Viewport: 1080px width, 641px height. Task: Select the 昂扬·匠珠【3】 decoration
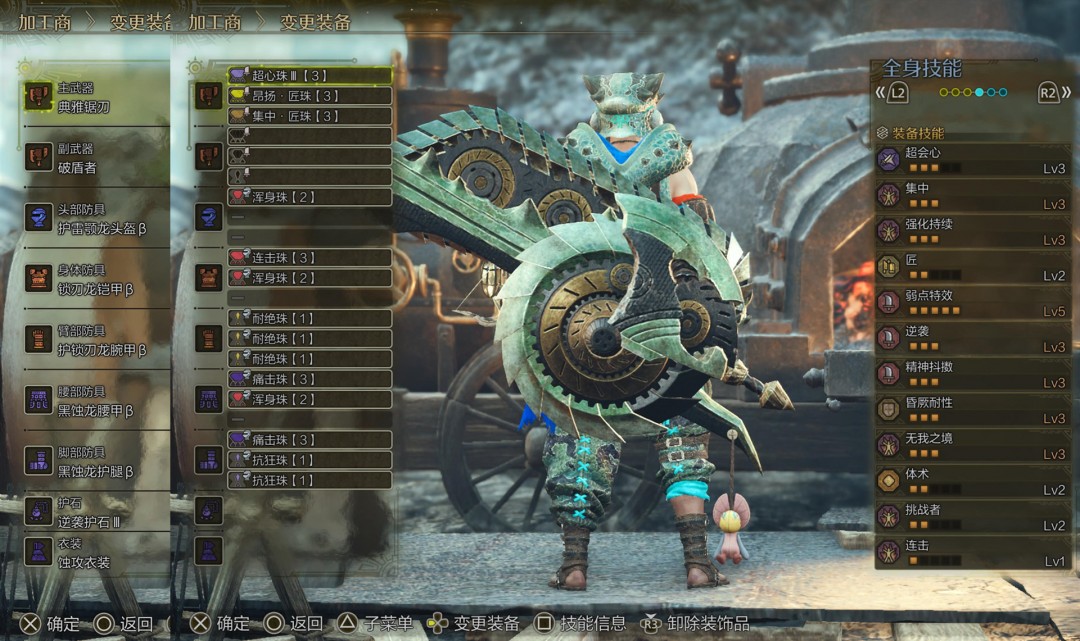(x=309, y=96)
